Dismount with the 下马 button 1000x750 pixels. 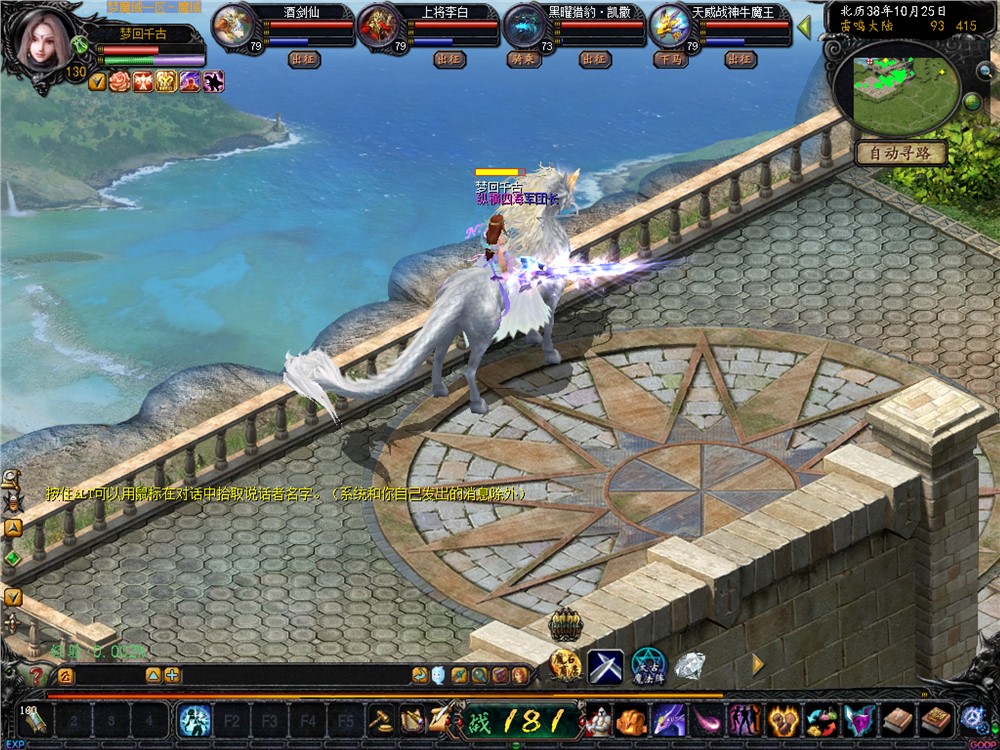[669, 60]
